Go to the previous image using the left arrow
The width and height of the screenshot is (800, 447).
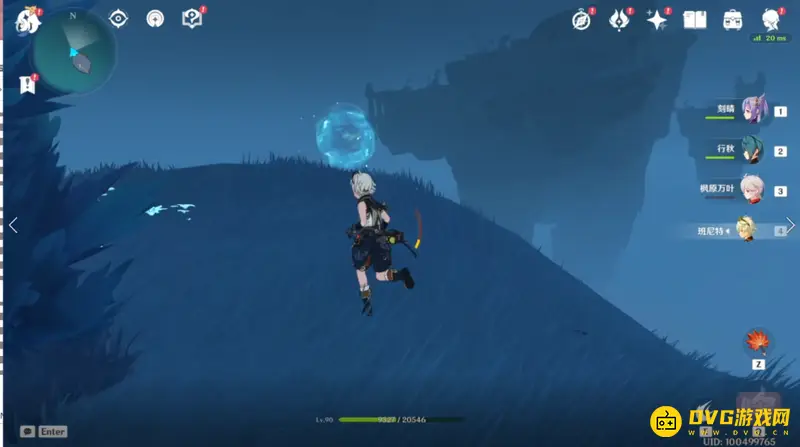pos(13,225)
